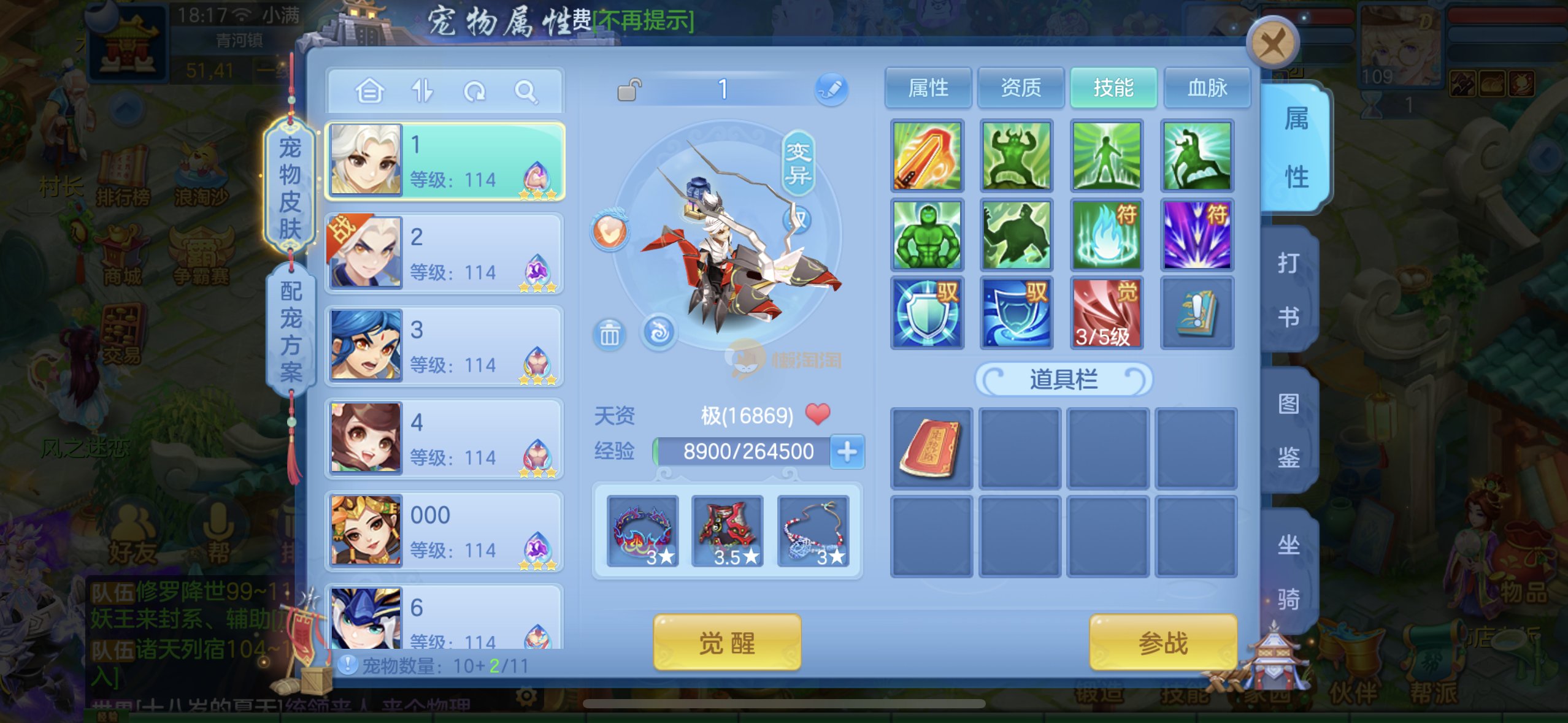Switch to the 属性 tab
The image size is (1568, 723).
pos(928,88)
